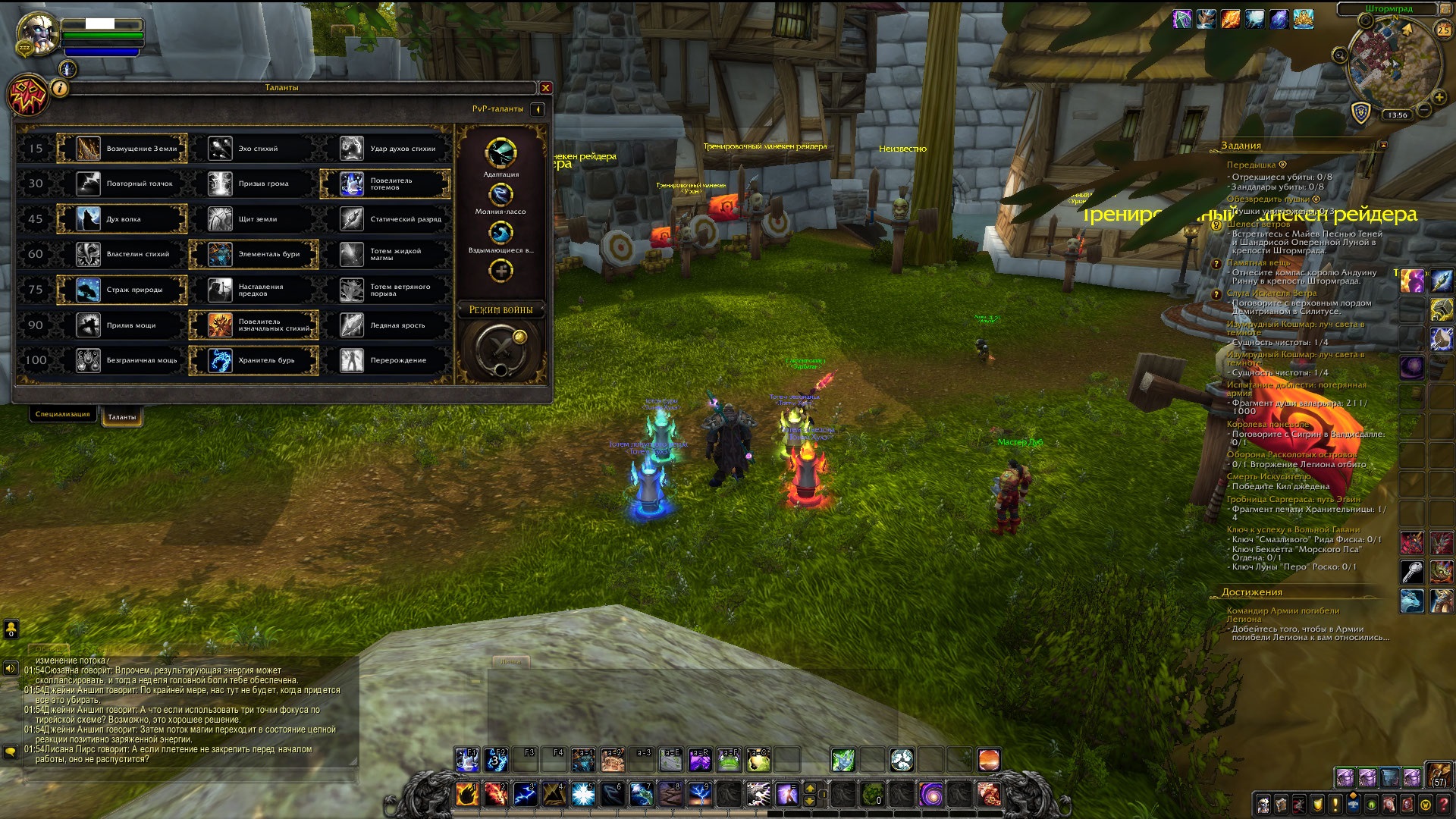Select the Возмущение Земли talent
Screen dimensions: 1456x819
pos(122,149)
